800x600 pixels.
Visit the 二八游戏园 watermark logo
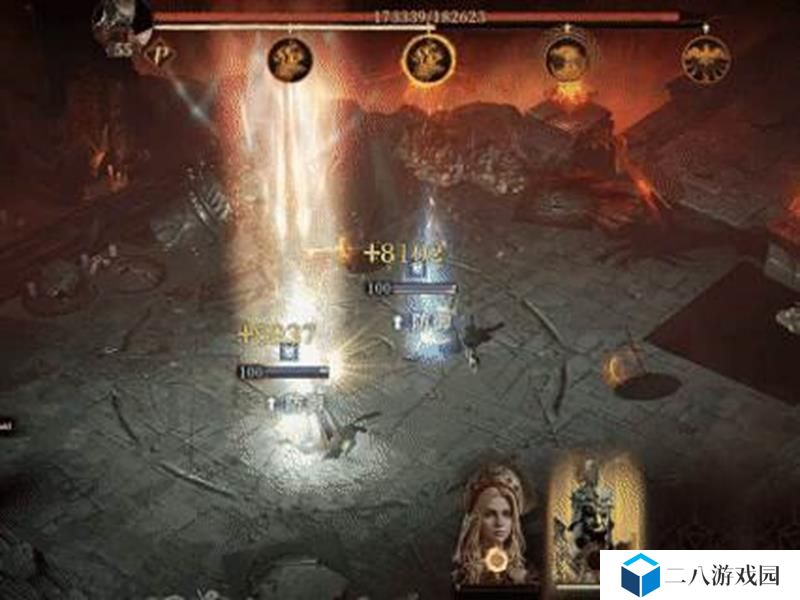click(x=699, y=576)
